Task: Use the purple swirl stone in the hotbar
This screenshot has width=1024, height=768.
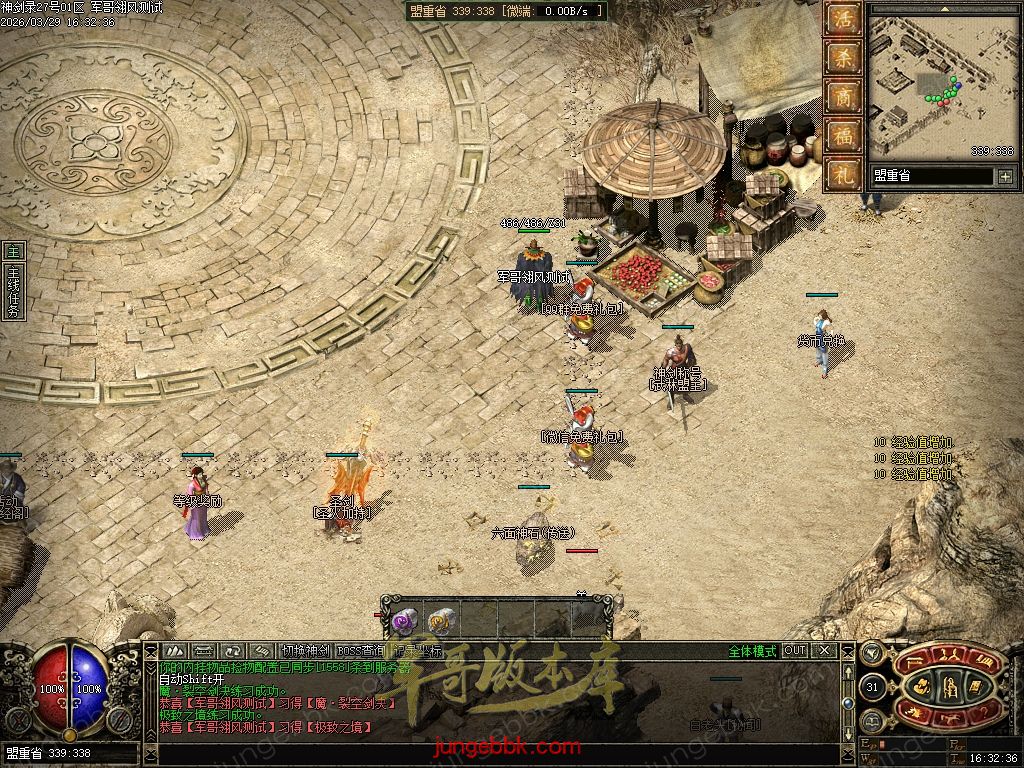Action: [x=404, y=621]
